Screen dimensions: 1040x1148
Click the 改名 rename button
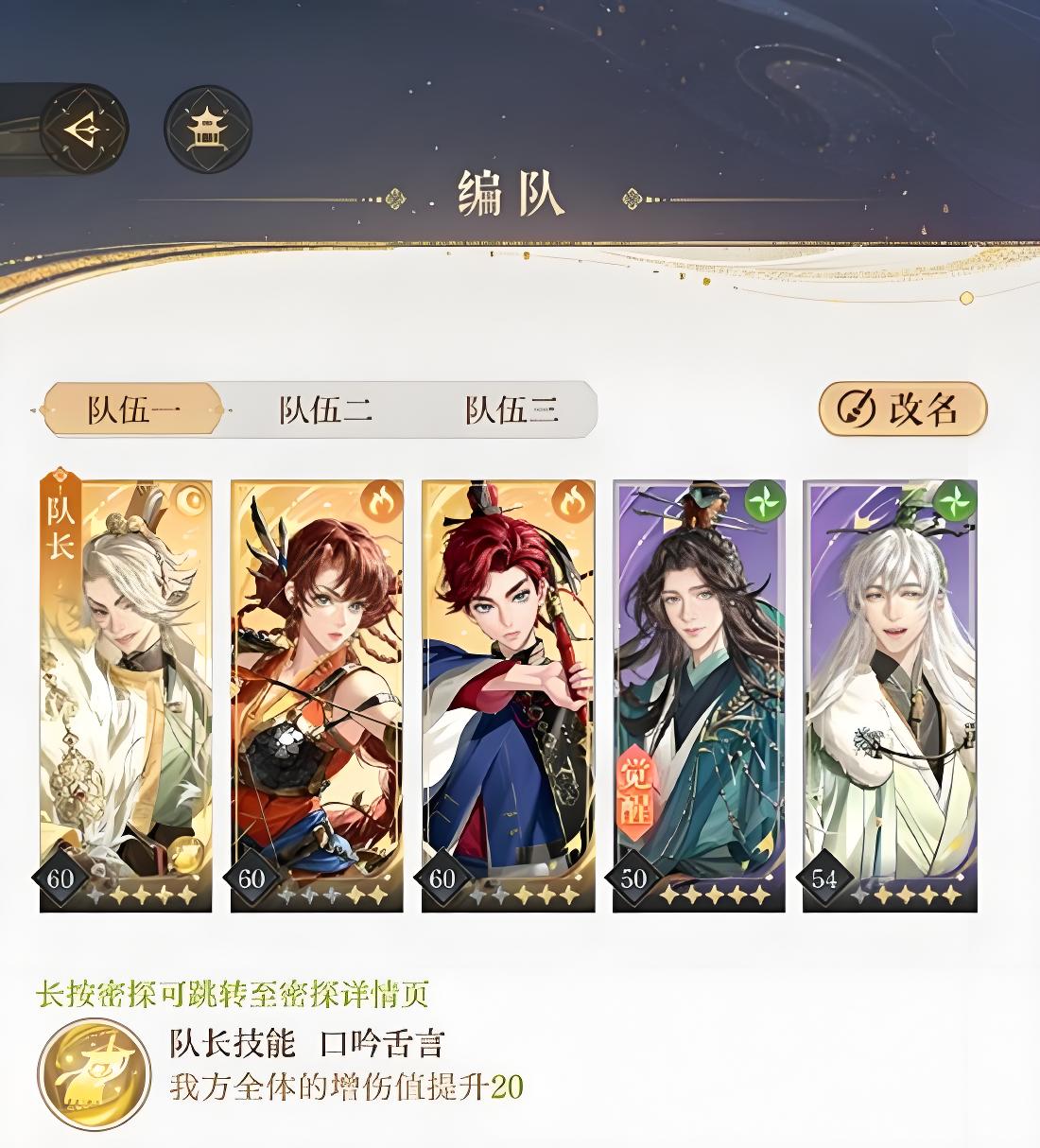[x=902, y=409]
